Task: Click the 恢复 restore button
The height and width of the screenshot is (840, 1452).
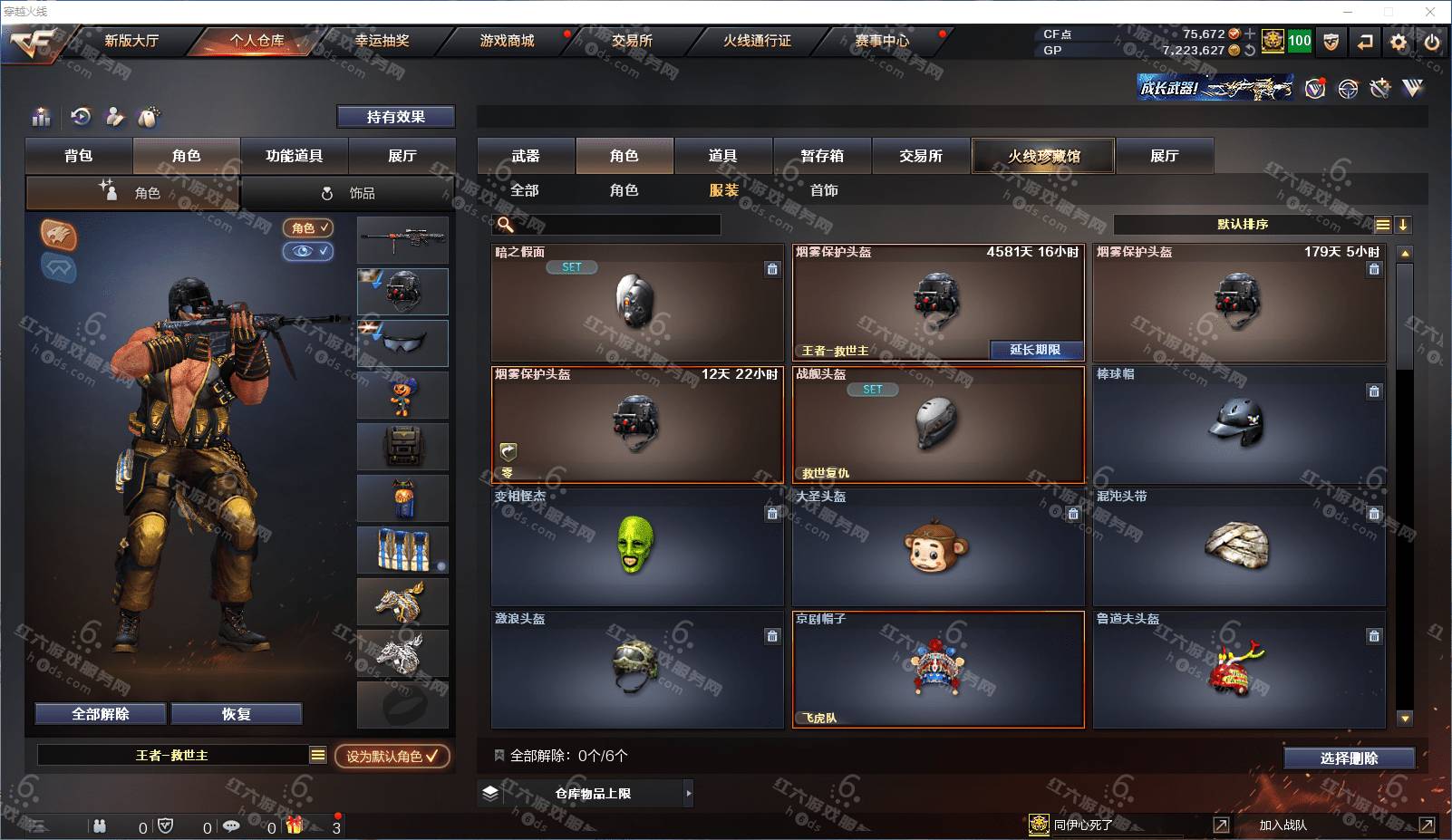Action: point(236,714)
